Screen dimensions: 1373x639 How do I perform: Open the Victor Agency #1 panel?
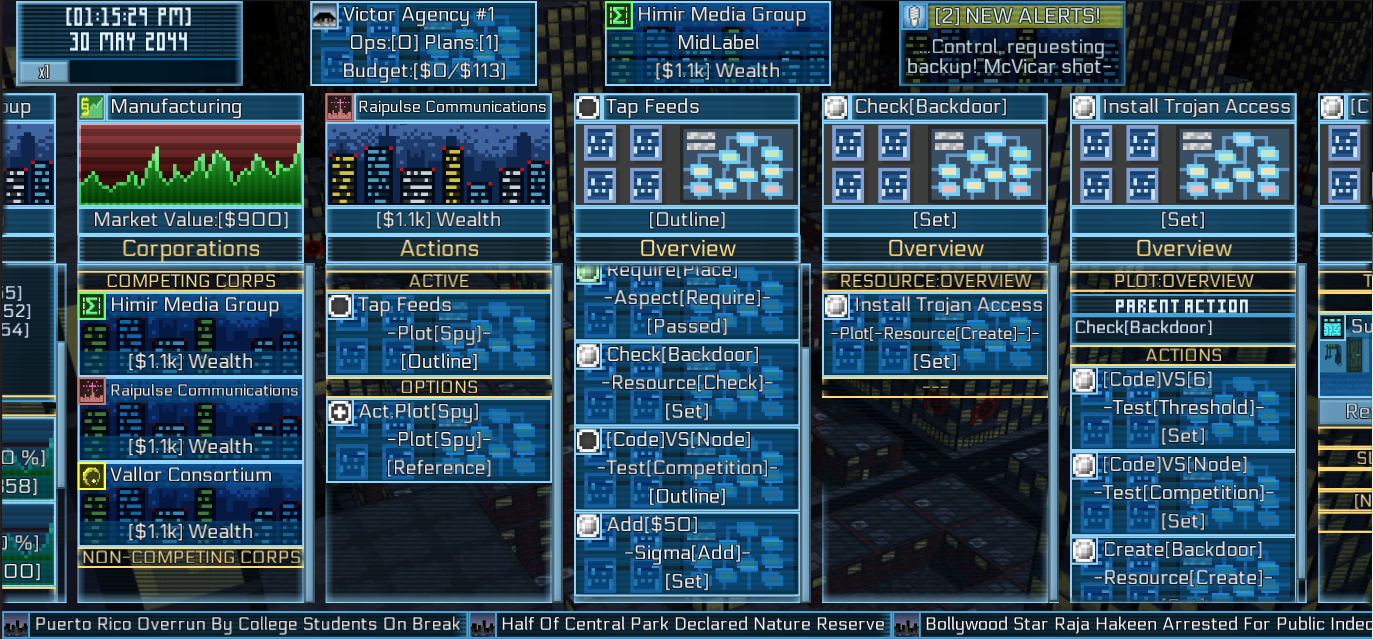pos(423,43)
